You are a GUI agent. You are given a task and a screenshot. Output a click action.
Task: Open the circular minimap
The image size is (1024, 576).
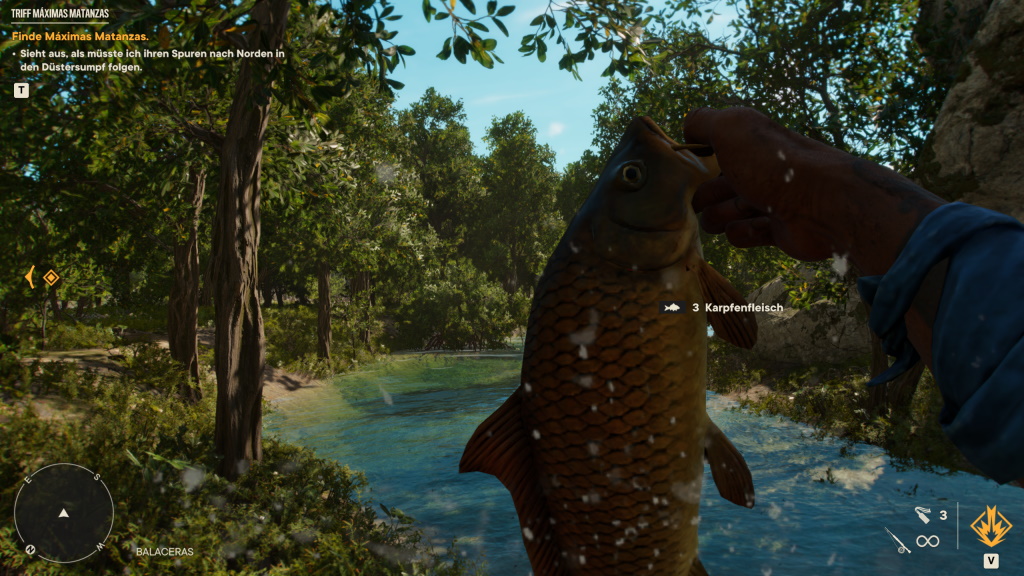click(x=63, y=512)
